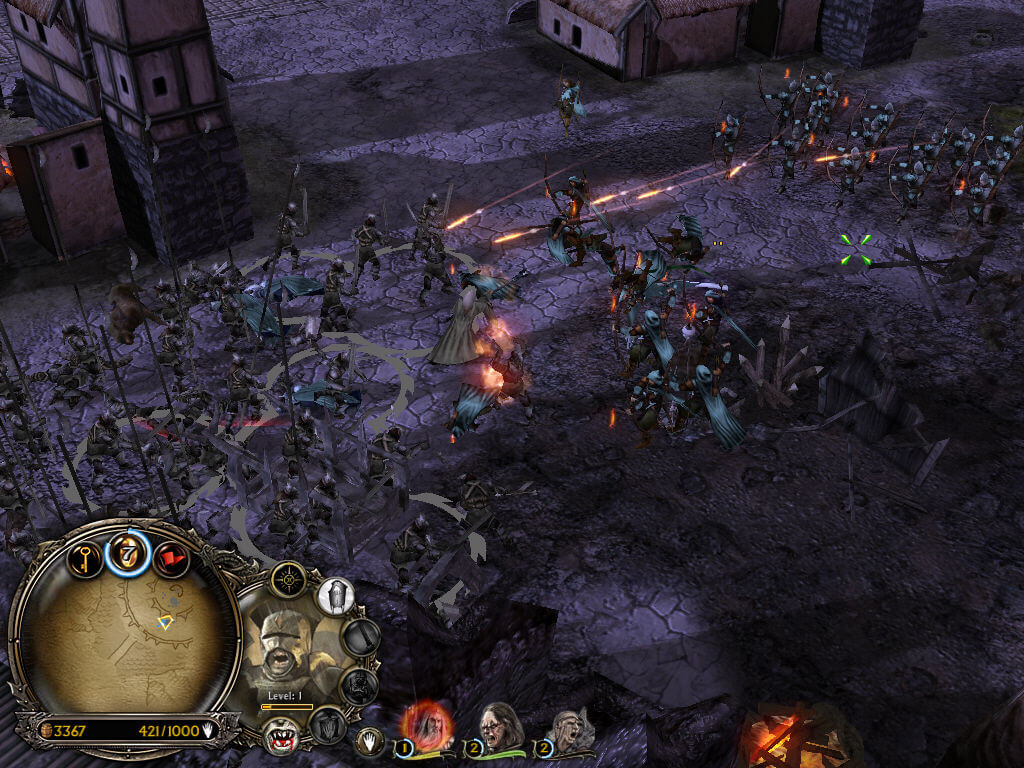1024x768 pixels.
Task: Click the white hand icon beside hero portraits
Action: click(x=371, y=741)
